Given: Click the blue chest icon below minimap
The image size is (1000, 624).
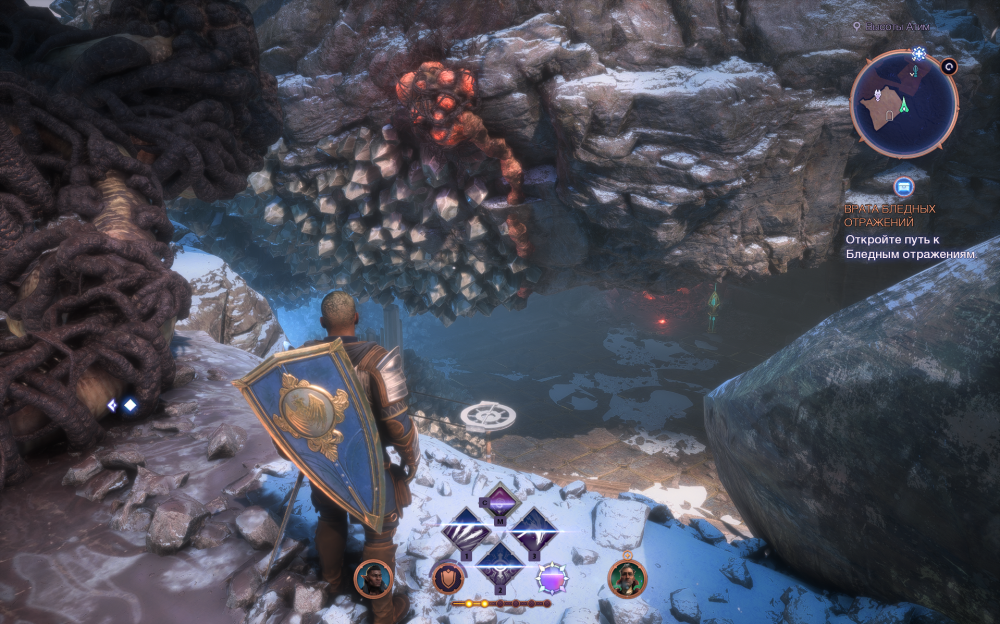Looking at the screenshot, I should pyautogui.click(x=904, y=186).
